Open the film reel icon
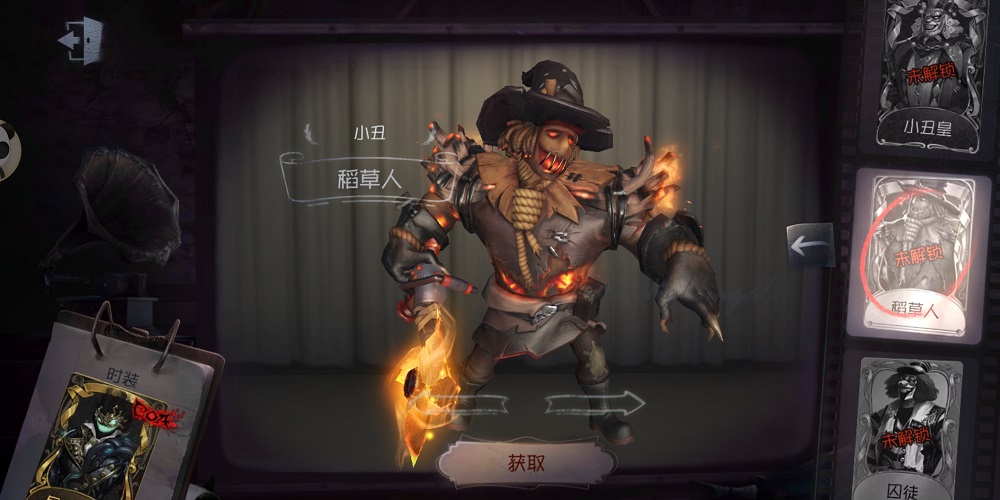This screenshot has width=1000, height=500. click(8, 150)
